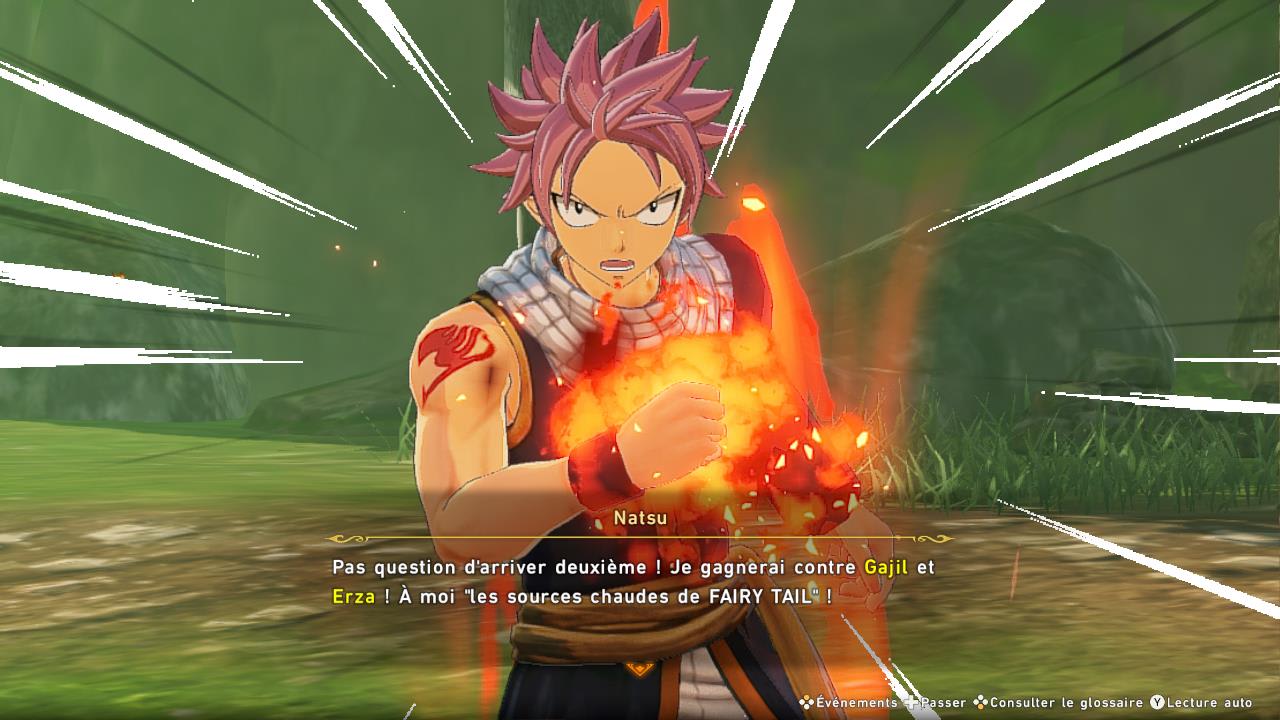Click the gold diamond advance indicator below the dialogue
Image resolution: width=1280 pixels, height=720 pixels.
(x=640, y=668)
